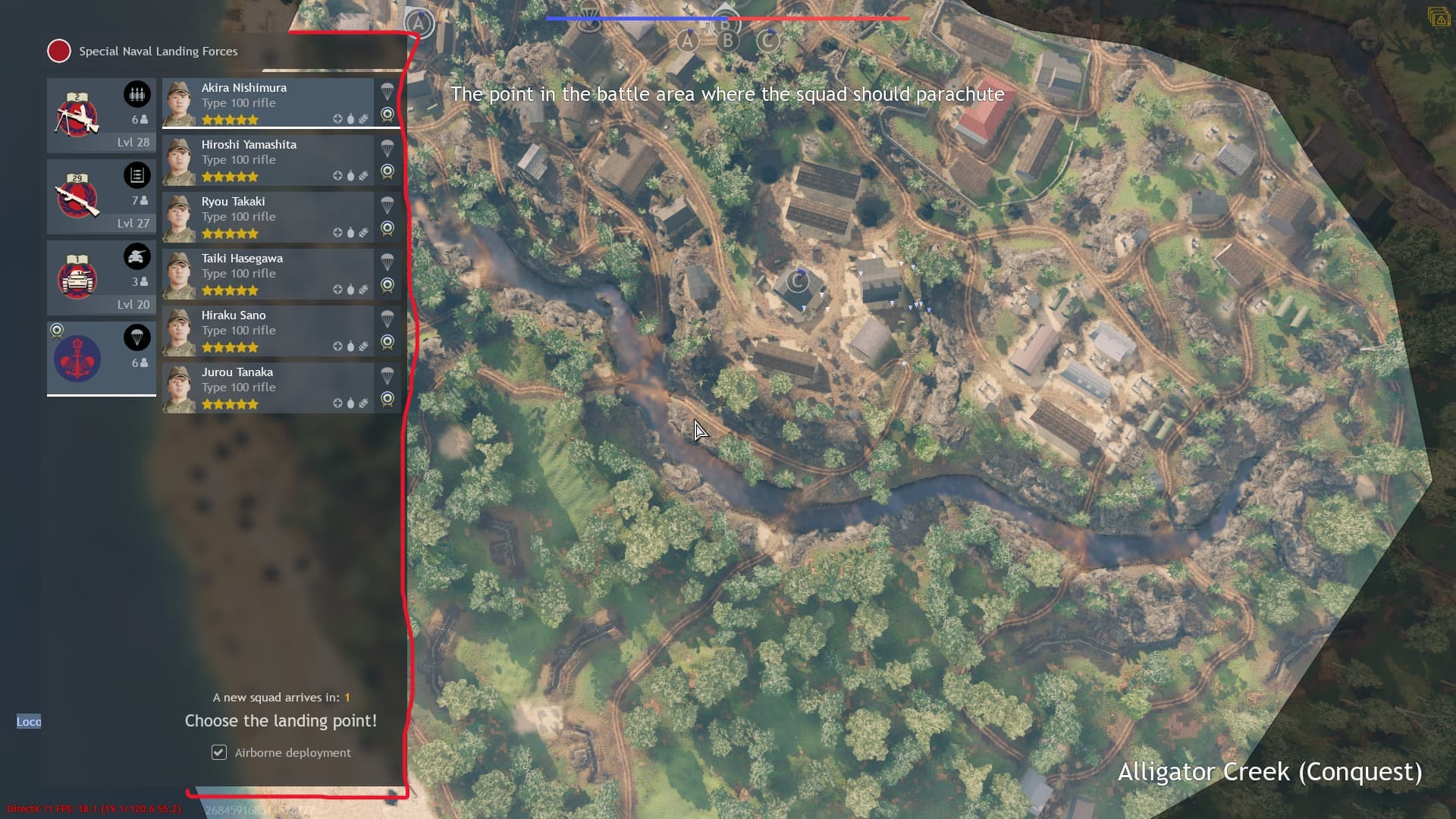Click the Choose the landing point label
The height and width of the screenshot is (819, 1456).
tap(281, 720)
